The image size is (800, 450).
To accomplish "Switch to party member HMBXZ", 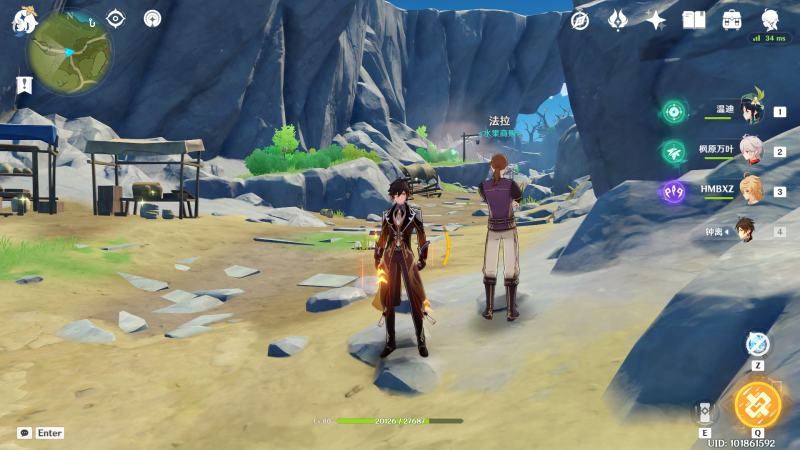I will click(x=750, y=190).
